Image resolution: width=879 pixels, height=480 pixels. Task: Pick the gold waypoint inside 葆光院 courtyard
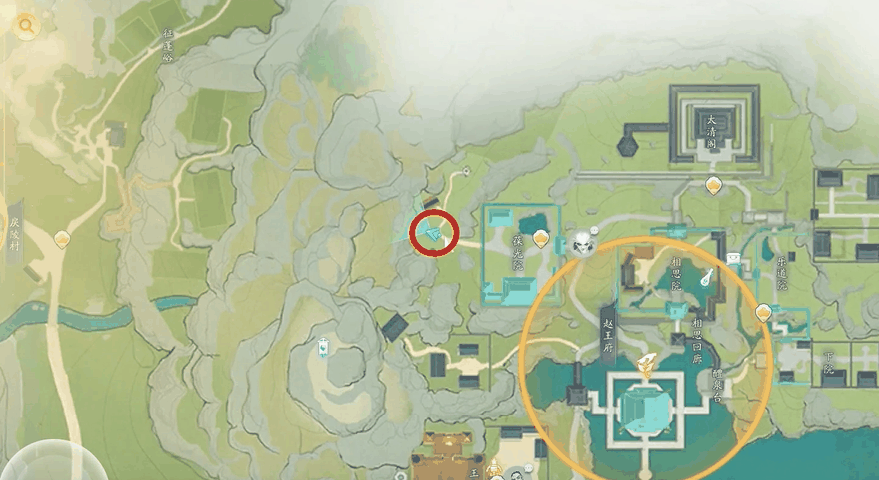[x=541, y=238]
